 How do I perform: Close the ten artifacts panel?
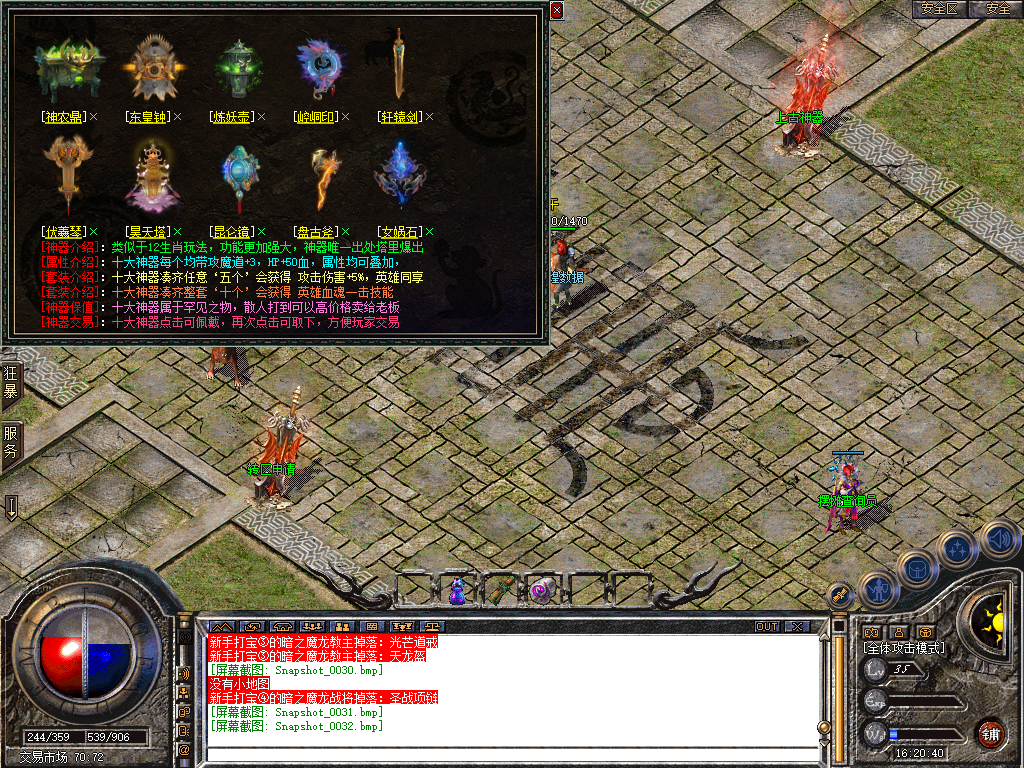tap(557, 10)
